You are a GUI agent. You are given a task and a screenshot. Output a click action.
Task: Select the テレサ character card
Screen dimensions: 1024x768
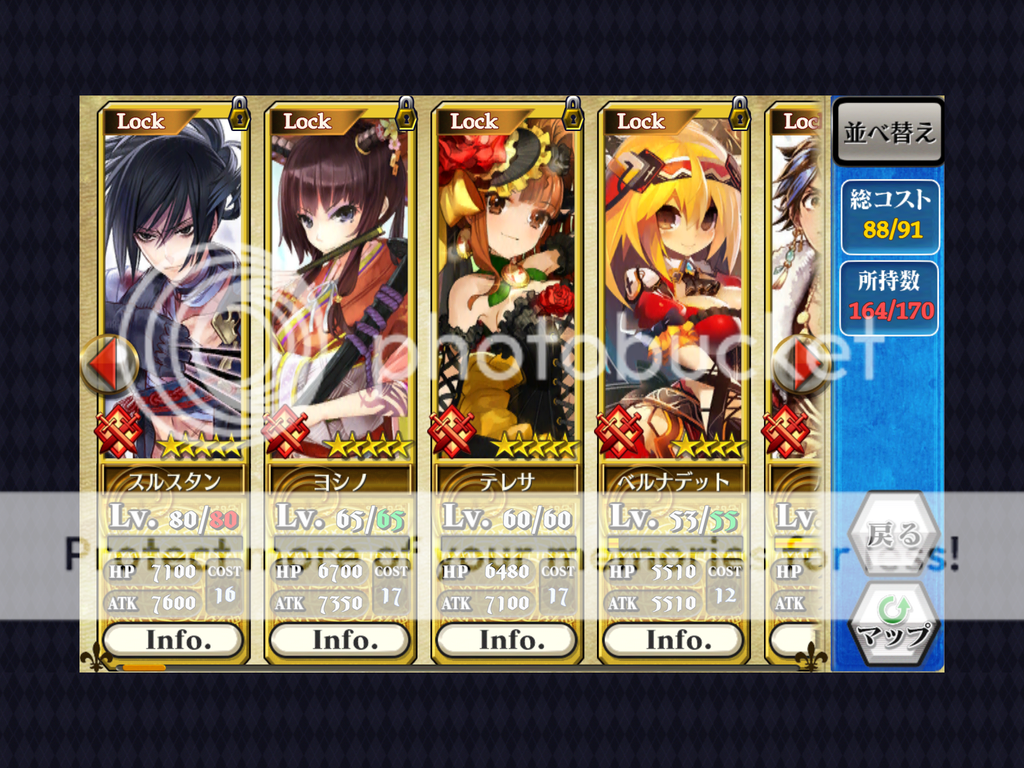(x=507, y=290)
